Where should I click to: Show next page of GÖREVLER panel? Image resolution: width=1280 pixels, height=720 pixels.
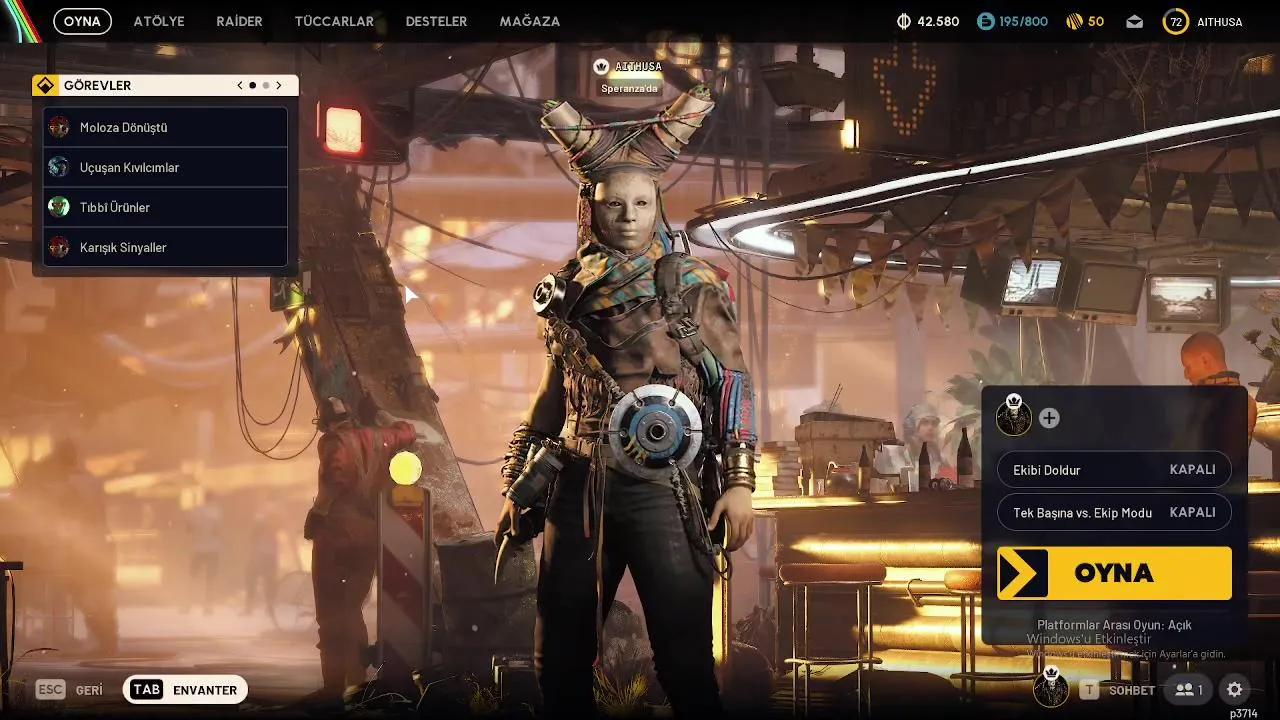click(279, 86)
